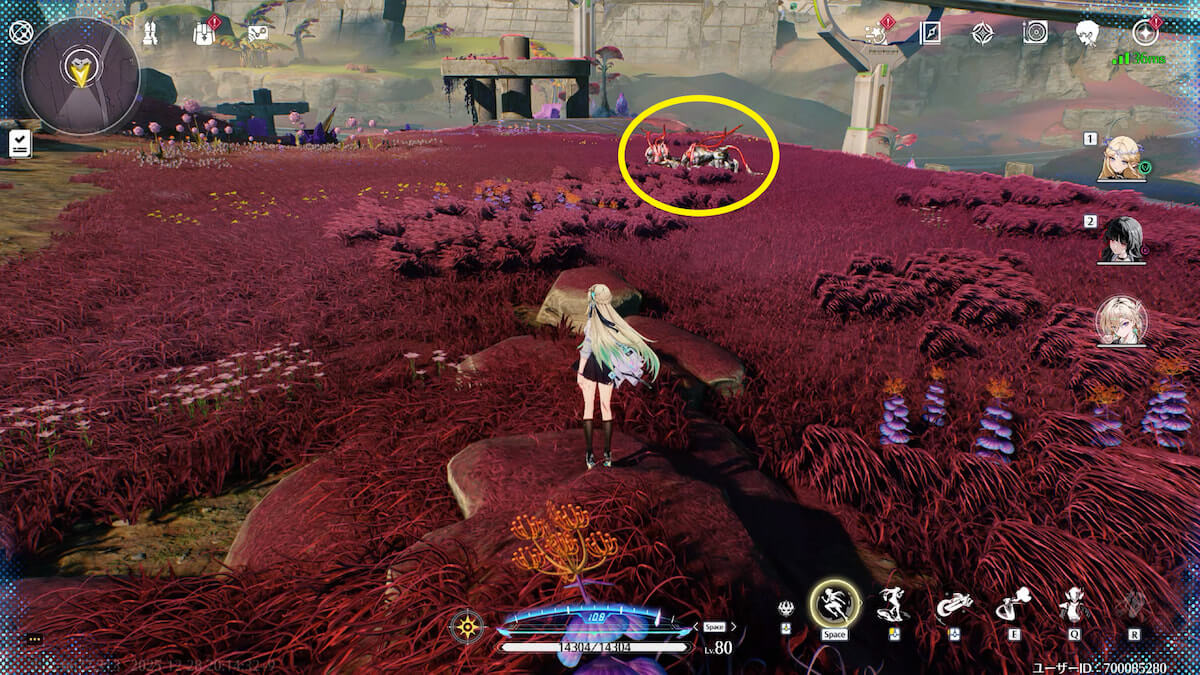Open the shooting star icon with alert
Image resolution: width=1200 pixels, height=675 pixels.
(874, 32)
